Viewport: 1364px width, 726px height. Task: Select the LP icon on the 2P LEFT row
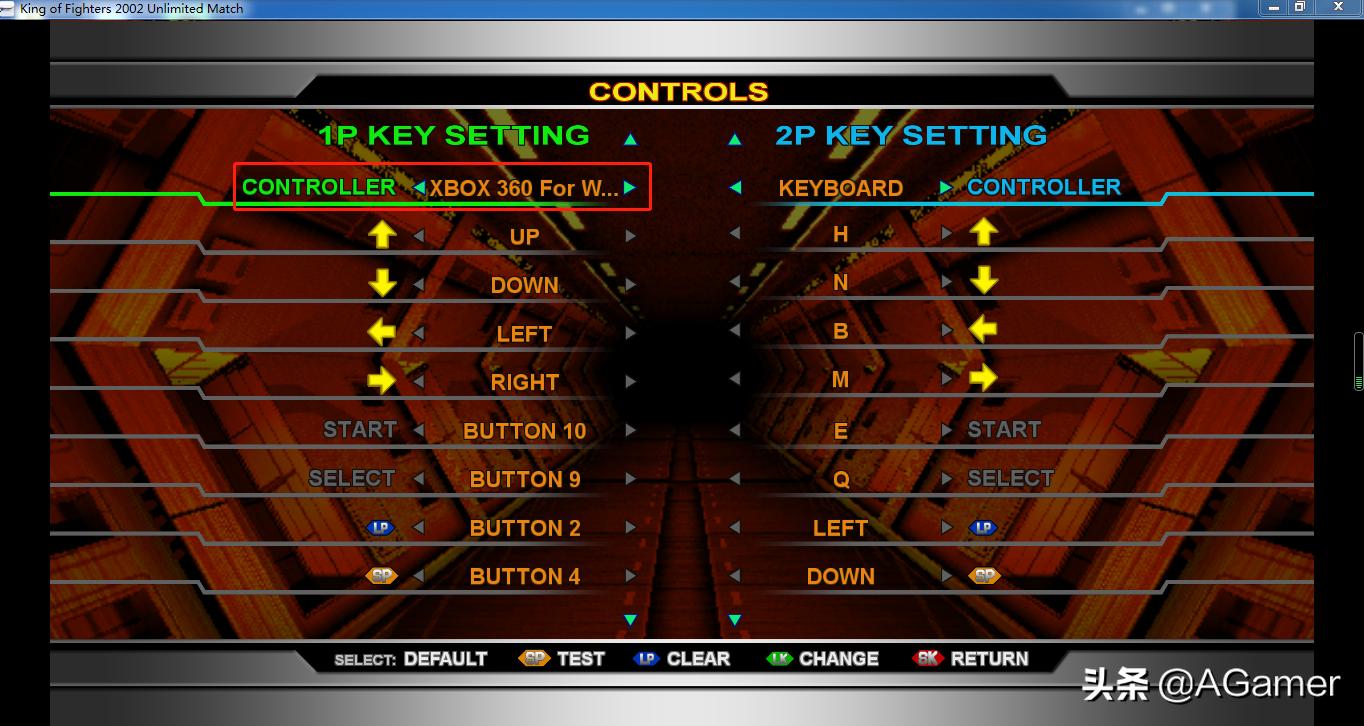point(984,526)
